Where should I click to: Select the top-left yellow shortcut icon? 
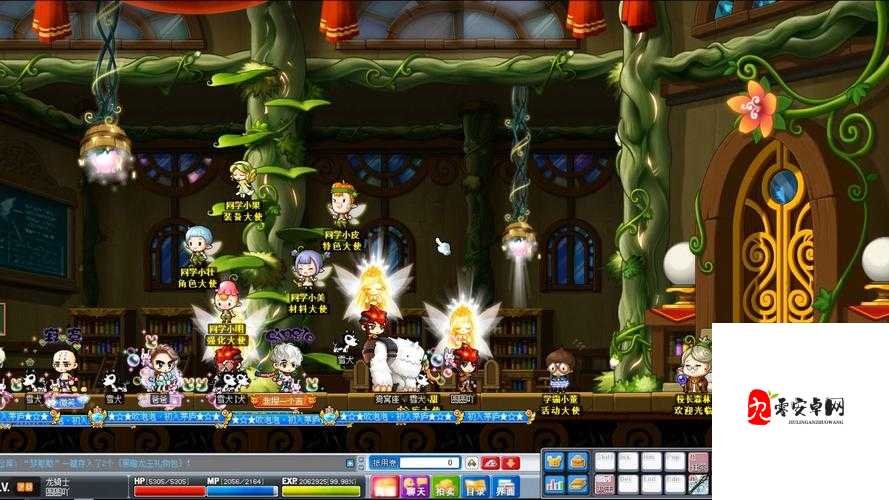553,462
